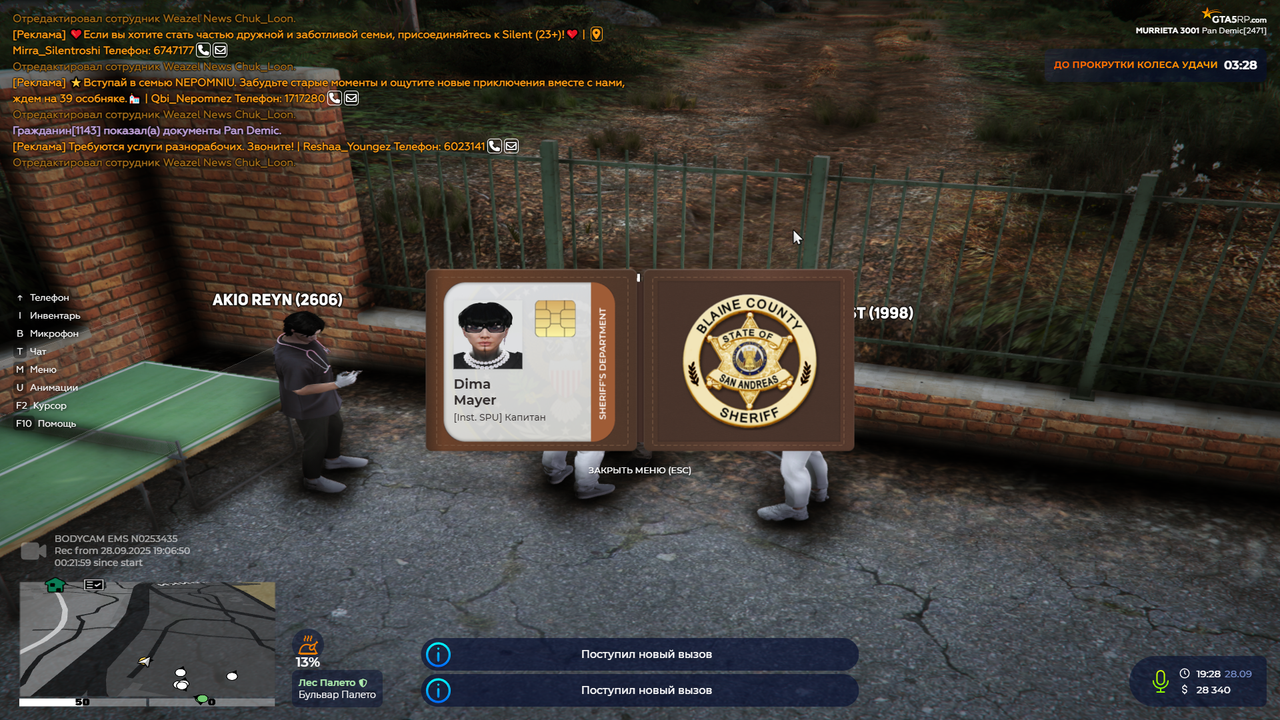Open the second 'Поступил новый вызов' notification
1280x720 pixels.
[x=640, y=690]
